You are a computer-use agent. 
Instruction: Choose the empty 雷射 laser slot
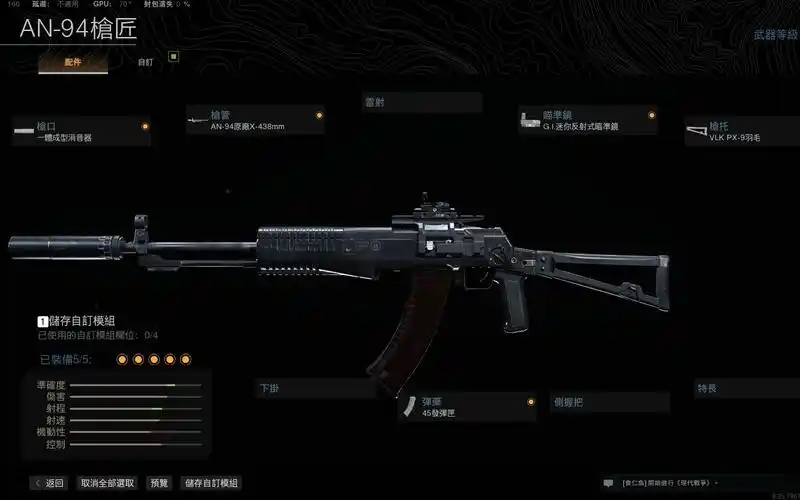point(422,102)
